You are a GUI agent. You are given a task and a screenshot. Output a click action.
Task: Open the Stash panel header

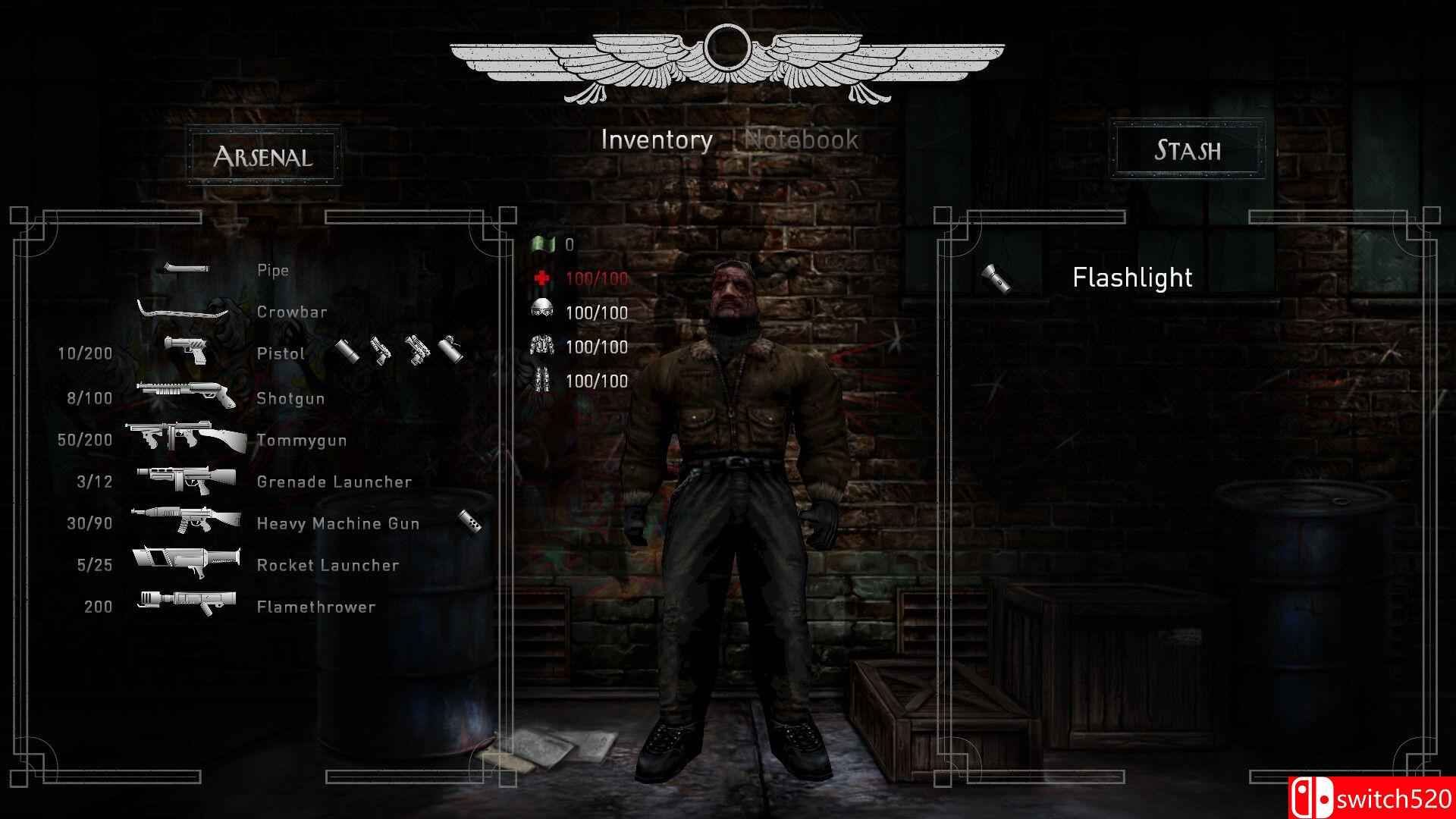click(x=1188, y=149)
